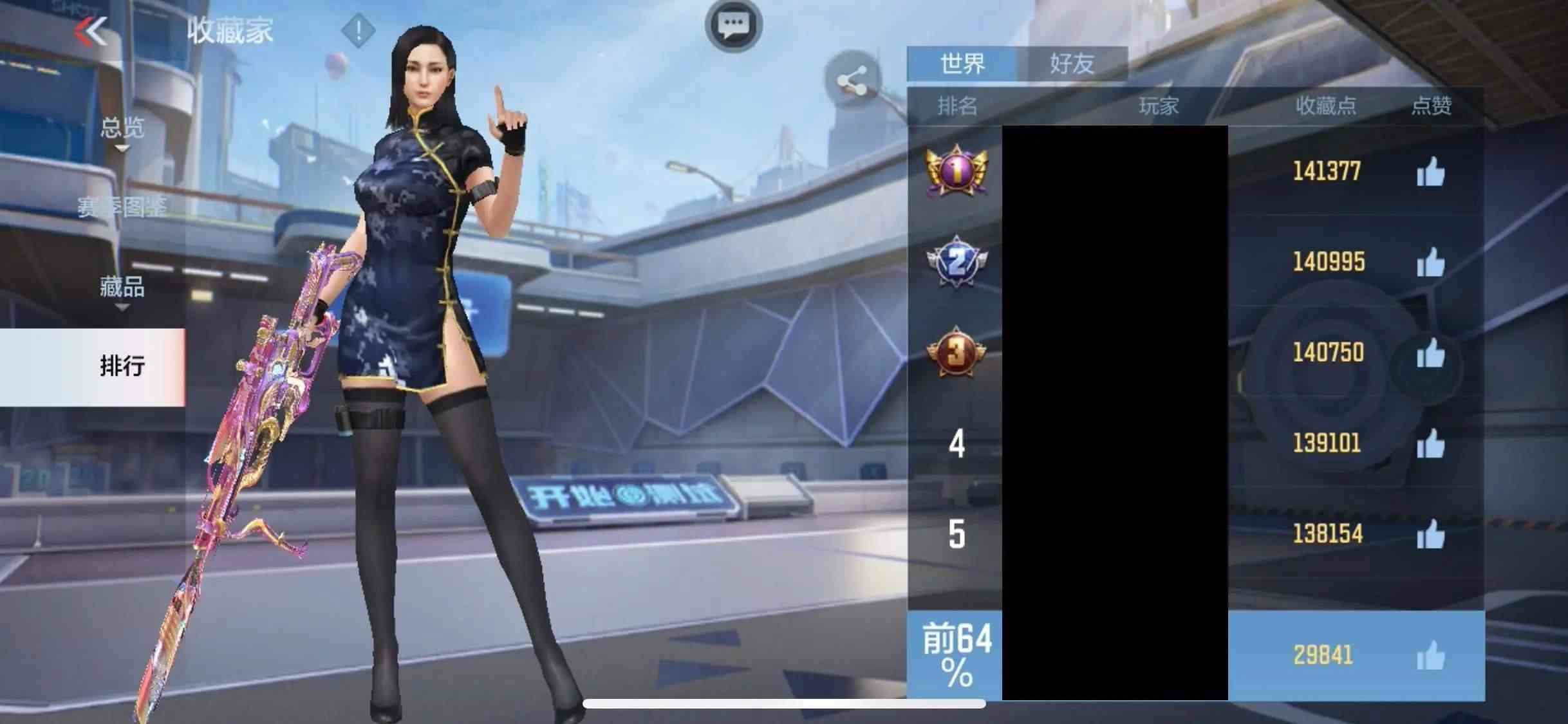Switch to the 好友 leaderboard tab

pos(1072,63)
